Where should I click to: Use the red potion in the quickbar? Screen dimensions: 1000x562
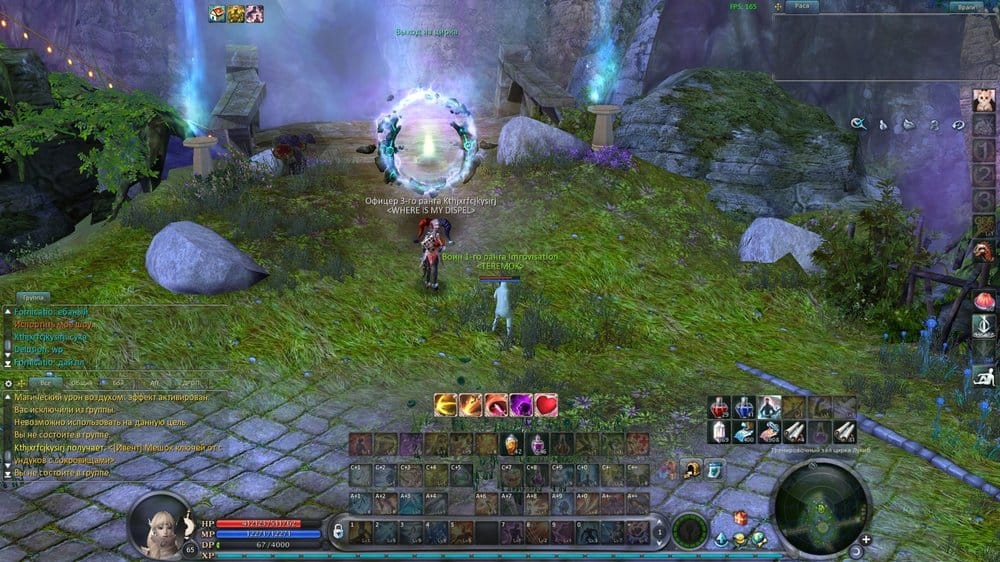click(x=719, y=407)
